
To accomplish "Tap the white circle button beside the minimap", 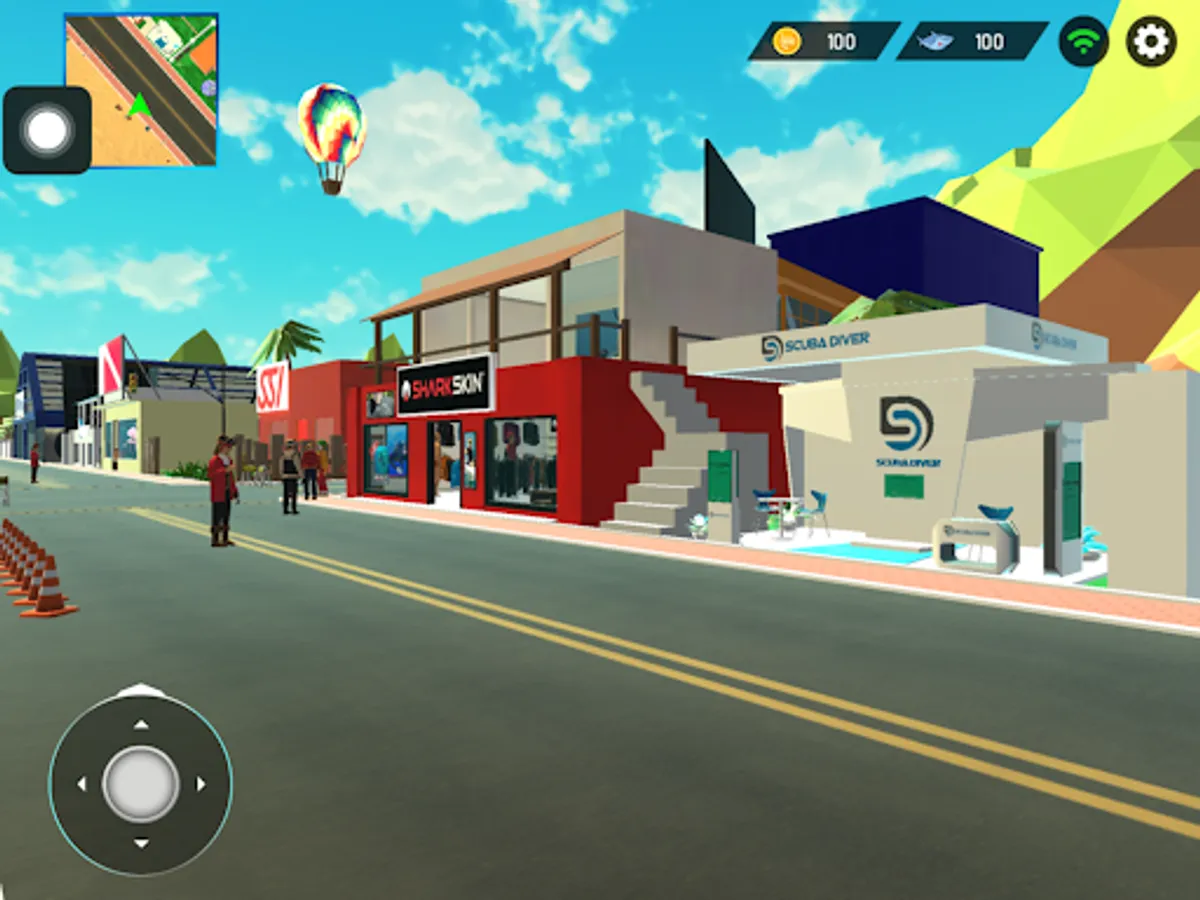I will pyautogui.click(x=47, y=130).
